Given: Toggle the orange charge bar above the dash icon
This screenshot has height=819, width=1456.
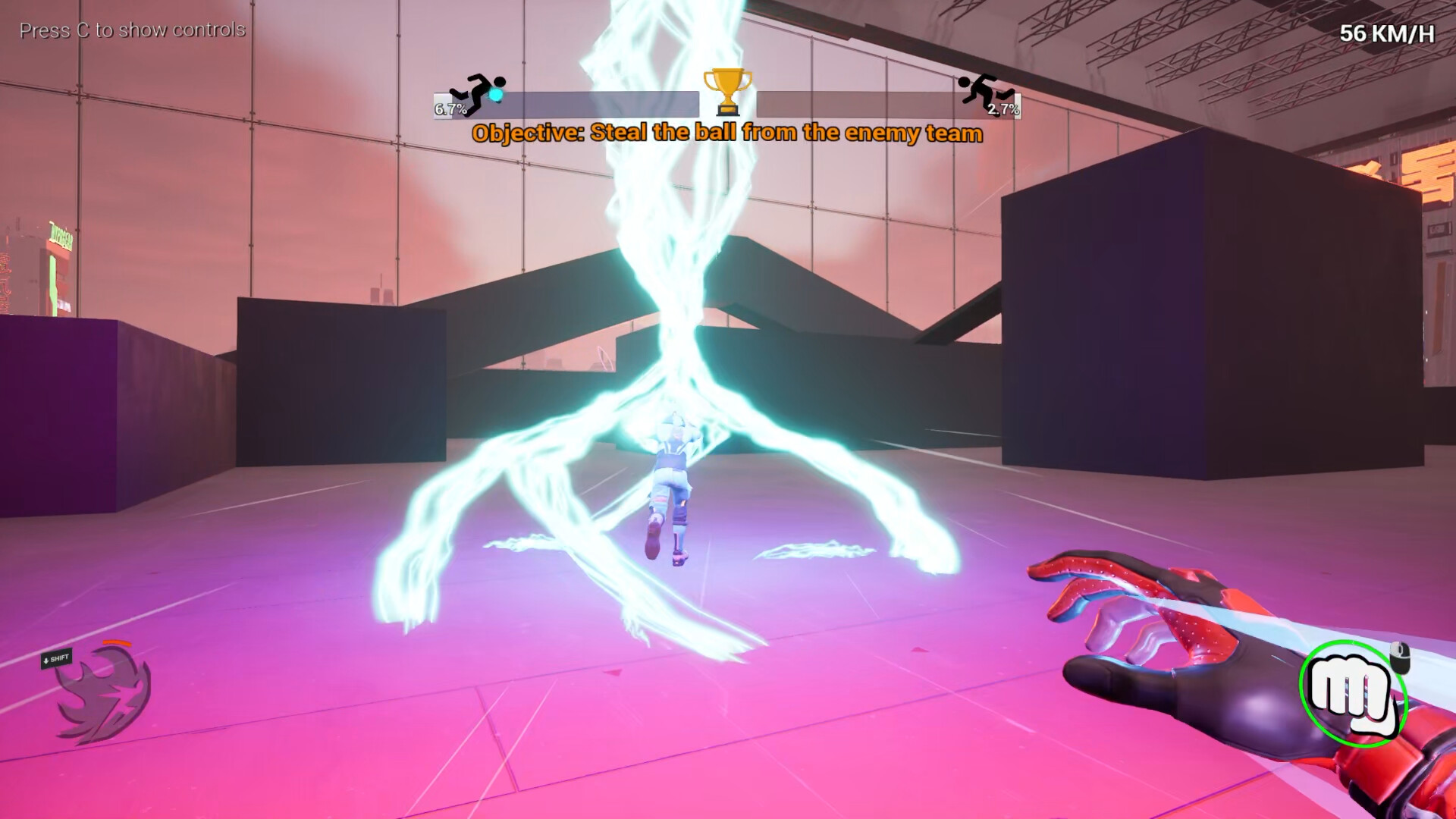Looking at the screenshot, I should [x=116, y=643].
